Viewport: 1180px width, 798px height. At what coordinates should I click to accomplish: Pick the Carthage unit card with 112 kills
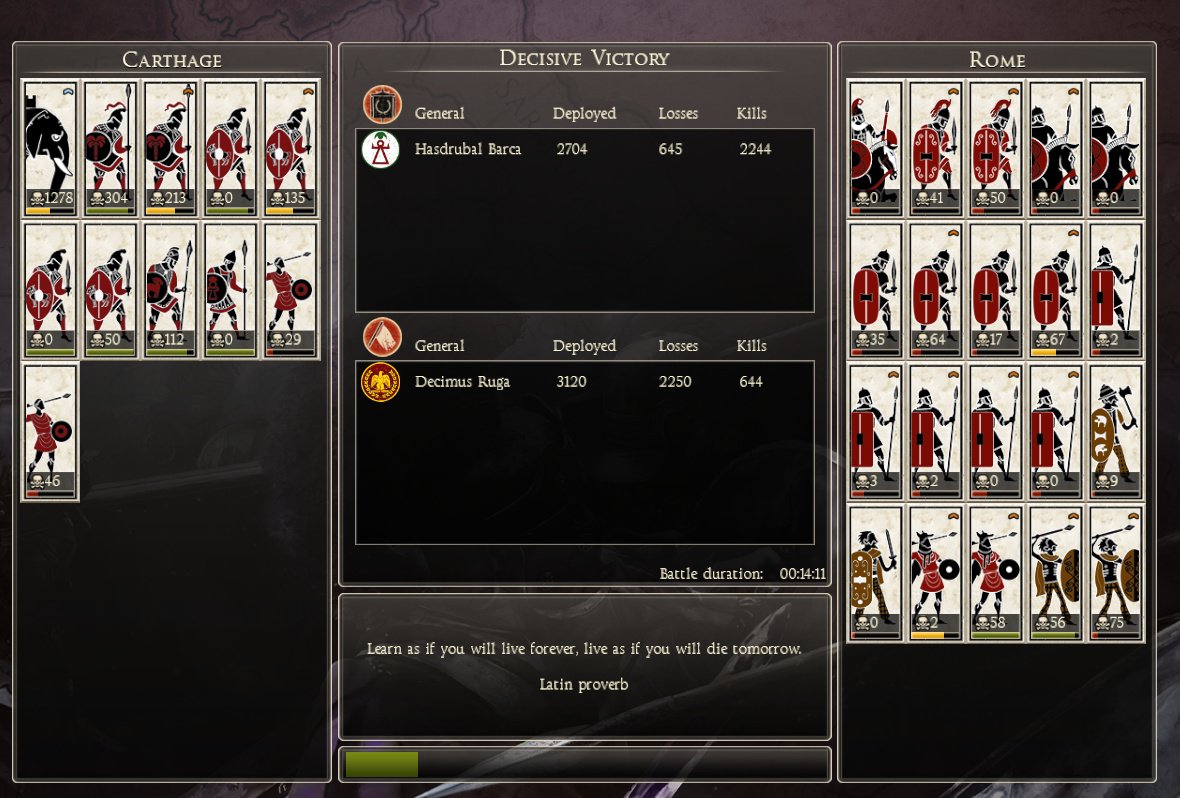[170, 290]
